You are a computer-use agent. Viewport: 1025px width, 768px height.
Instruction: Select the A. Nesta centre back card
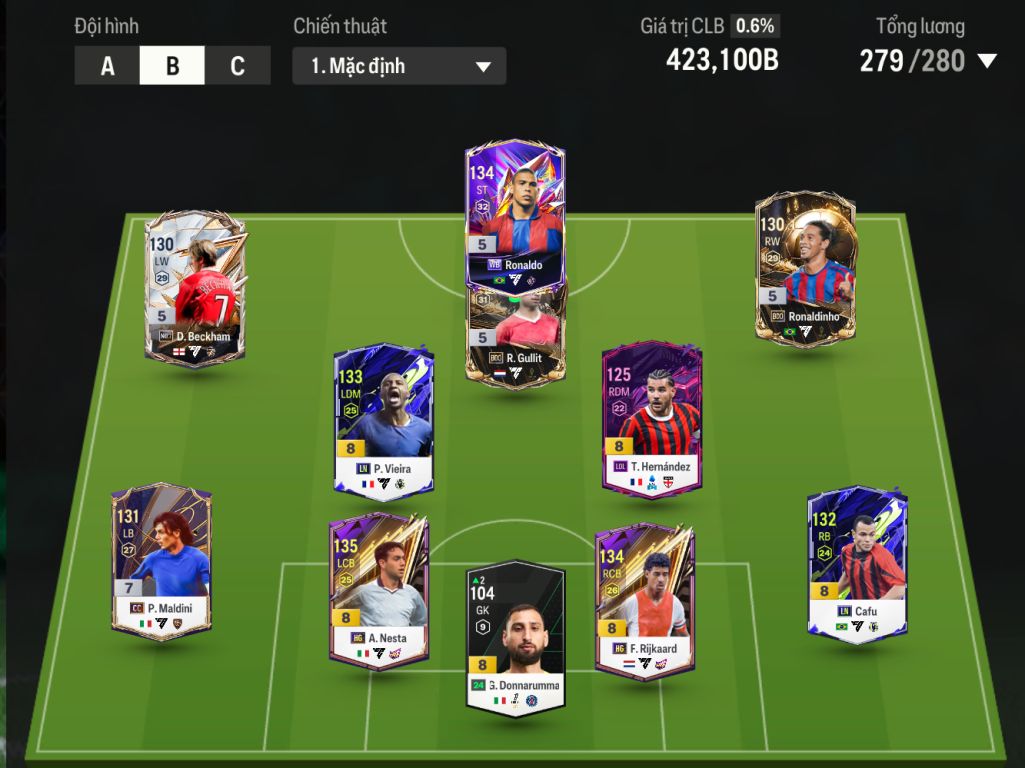(379, 590)
